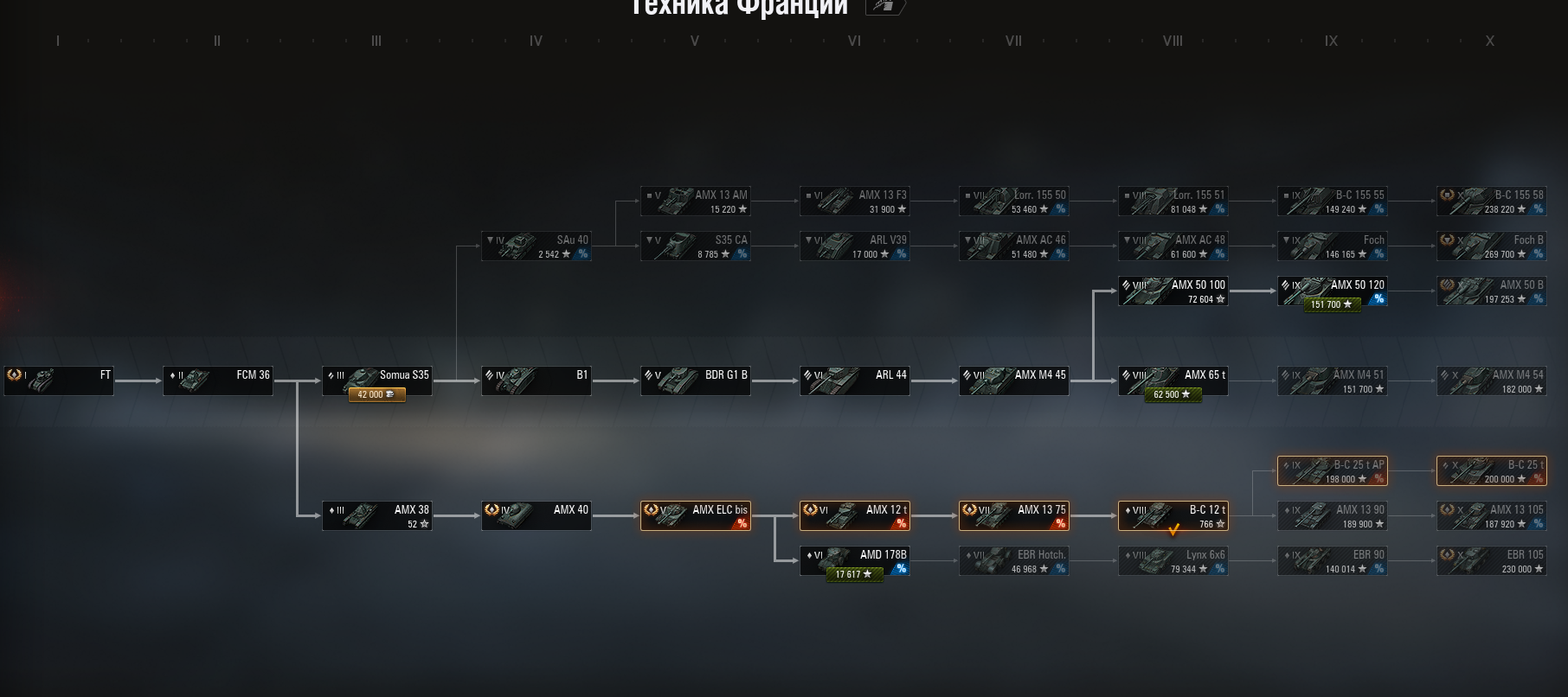Open the AMX 38 tank node
1568x697 pixels.
click(377, 515)
